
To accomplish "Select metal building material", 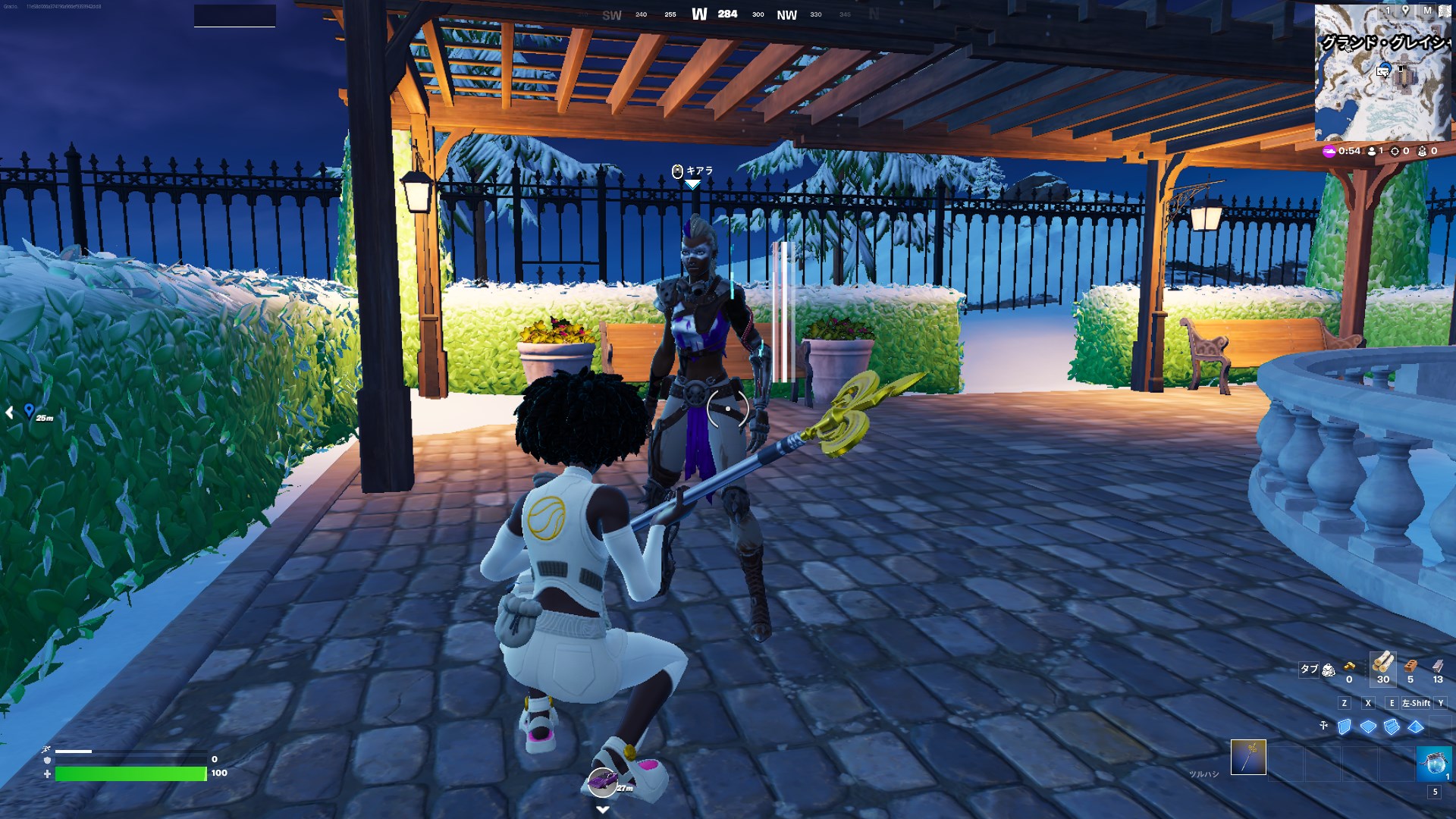I will [1438, 666].
